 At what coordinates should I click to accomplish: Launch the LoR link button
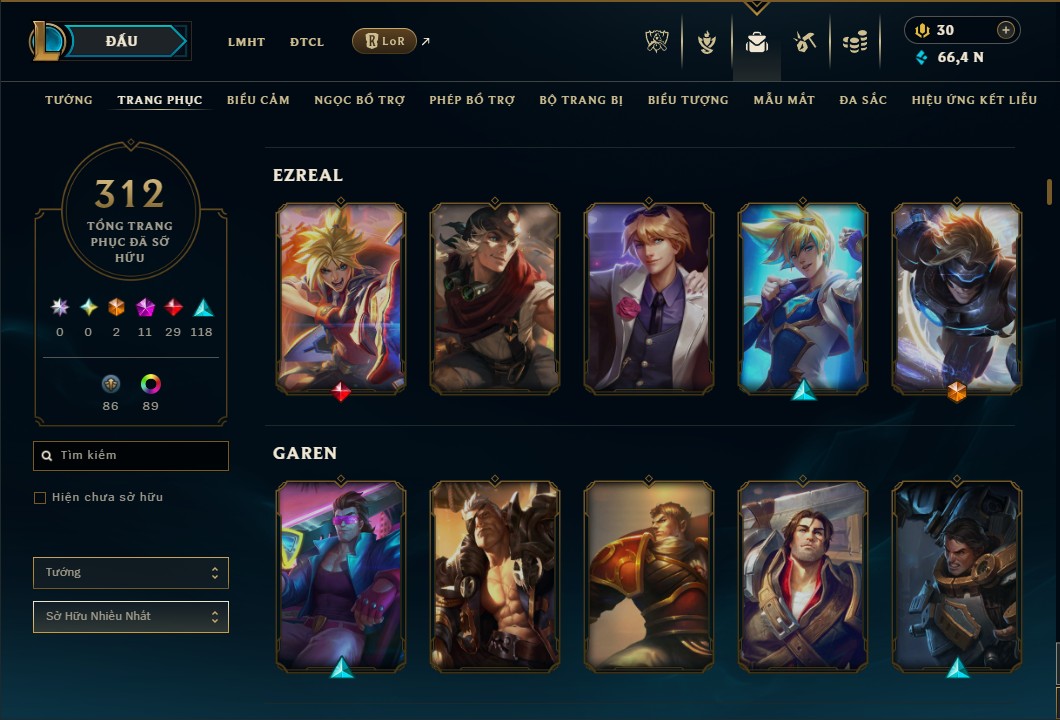[384, 41]
